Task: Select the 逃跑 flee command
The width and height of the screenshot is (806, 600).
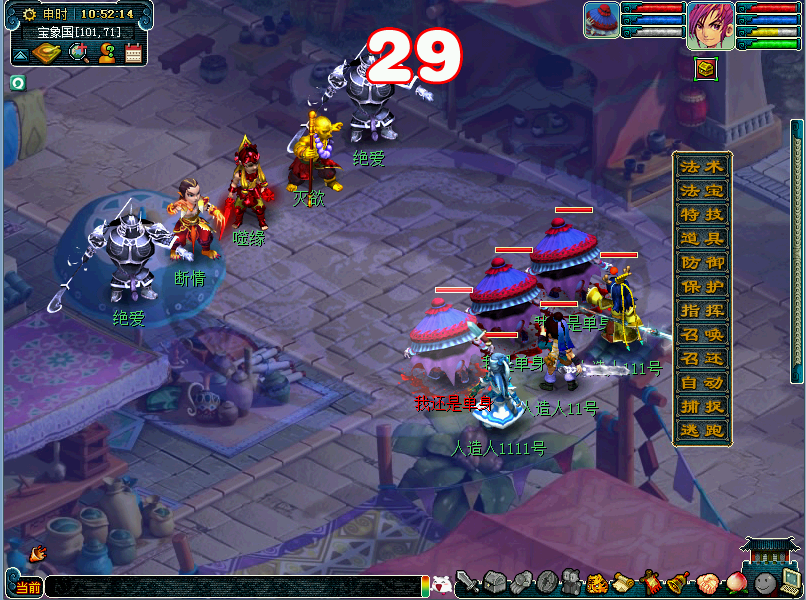Action: [x=701, y=430]
